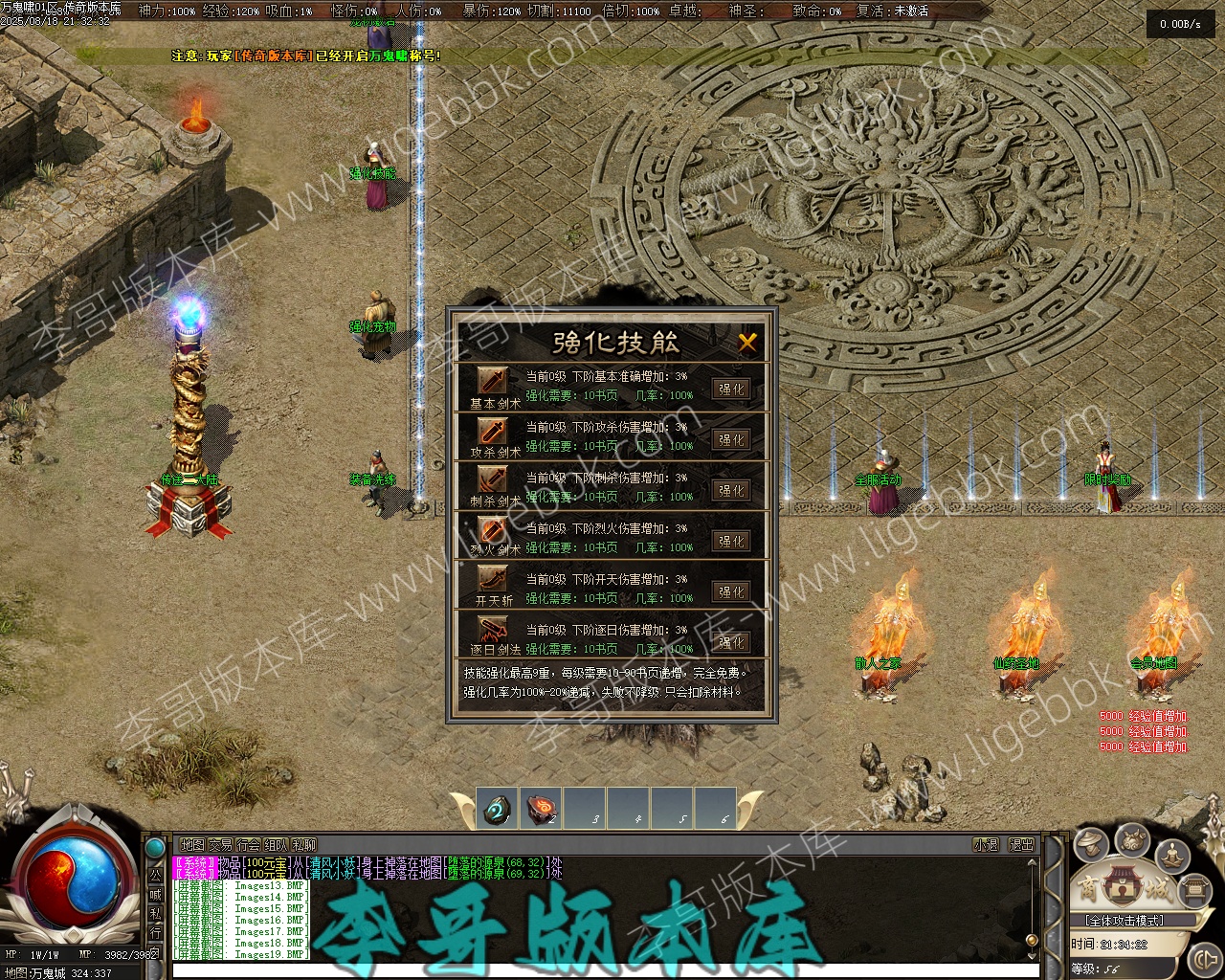
Task: Upgrade 刺杀剑术 with its 强化 button
Action: click(x=731, y=491)
